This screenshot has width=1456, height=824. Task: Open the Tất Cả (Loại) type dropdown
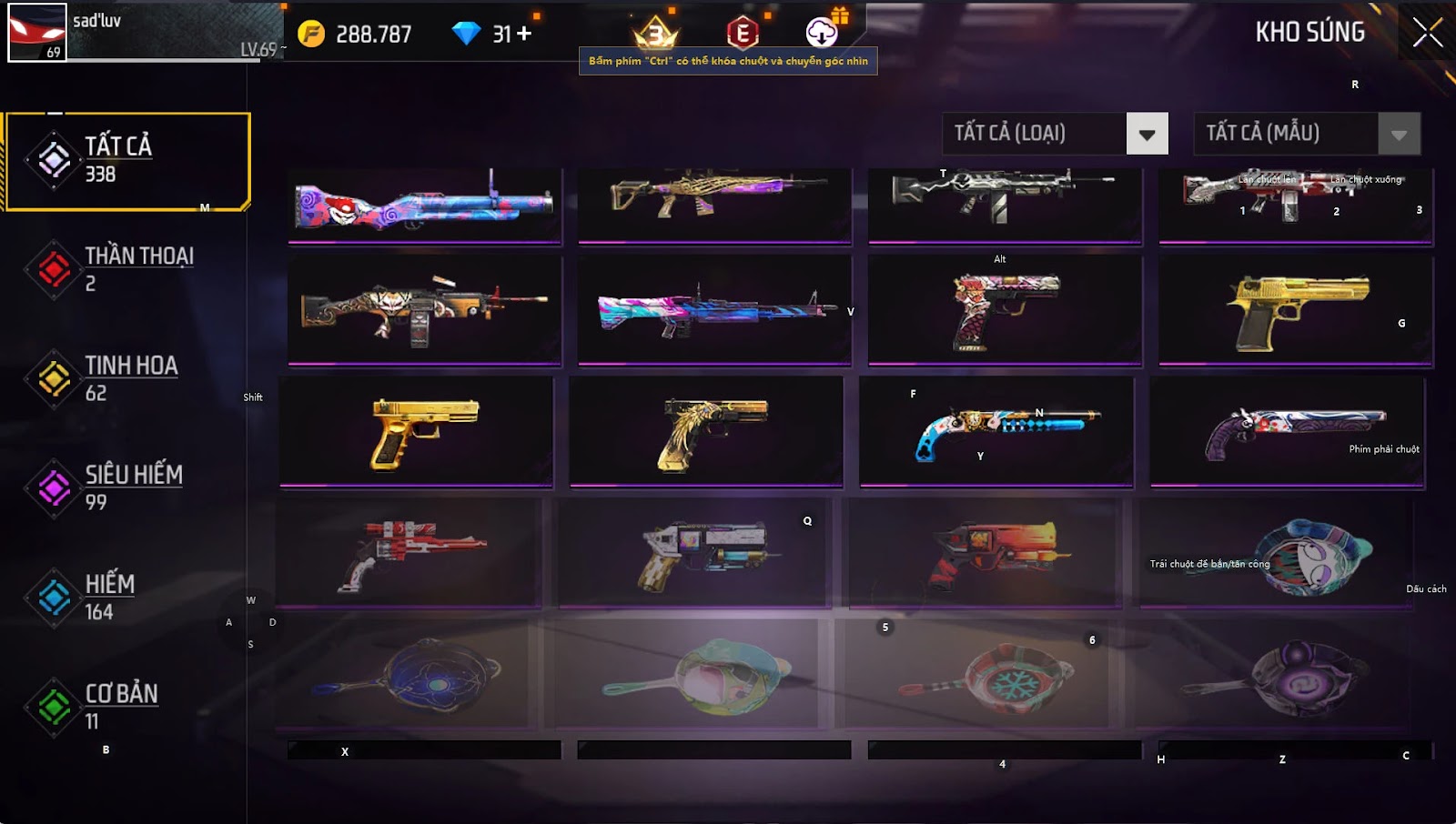[x=1147, y=134]
